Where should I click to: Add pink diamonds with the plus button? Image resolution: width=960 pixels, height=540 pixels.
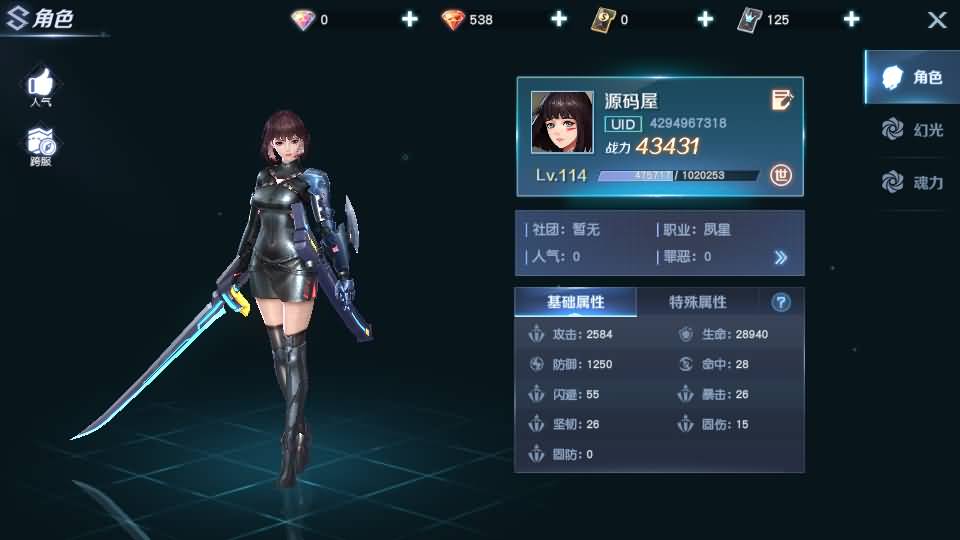click(x=409, y=19)
